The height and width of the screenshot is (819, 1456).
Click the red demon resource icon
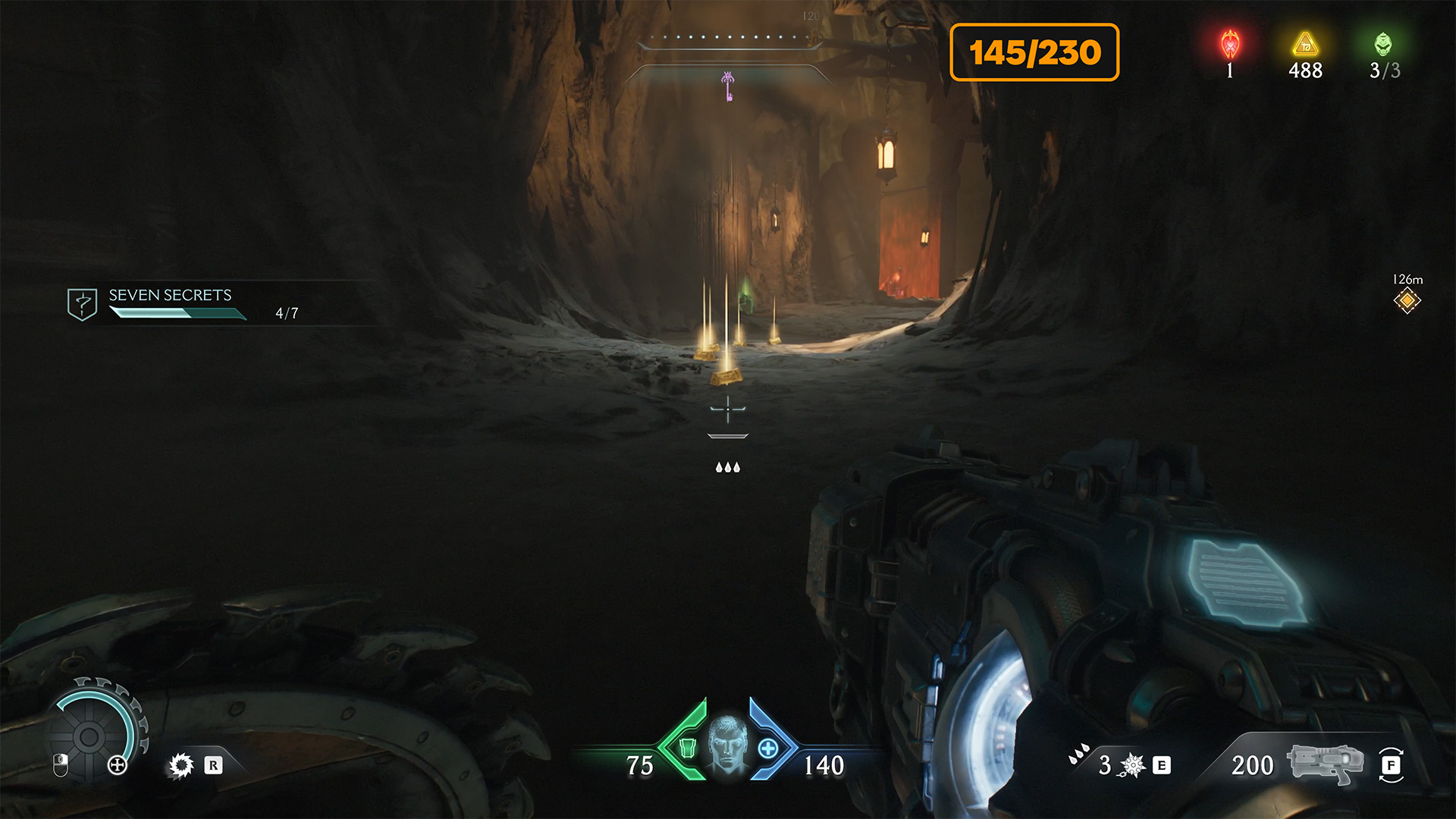coord(1230,45)
